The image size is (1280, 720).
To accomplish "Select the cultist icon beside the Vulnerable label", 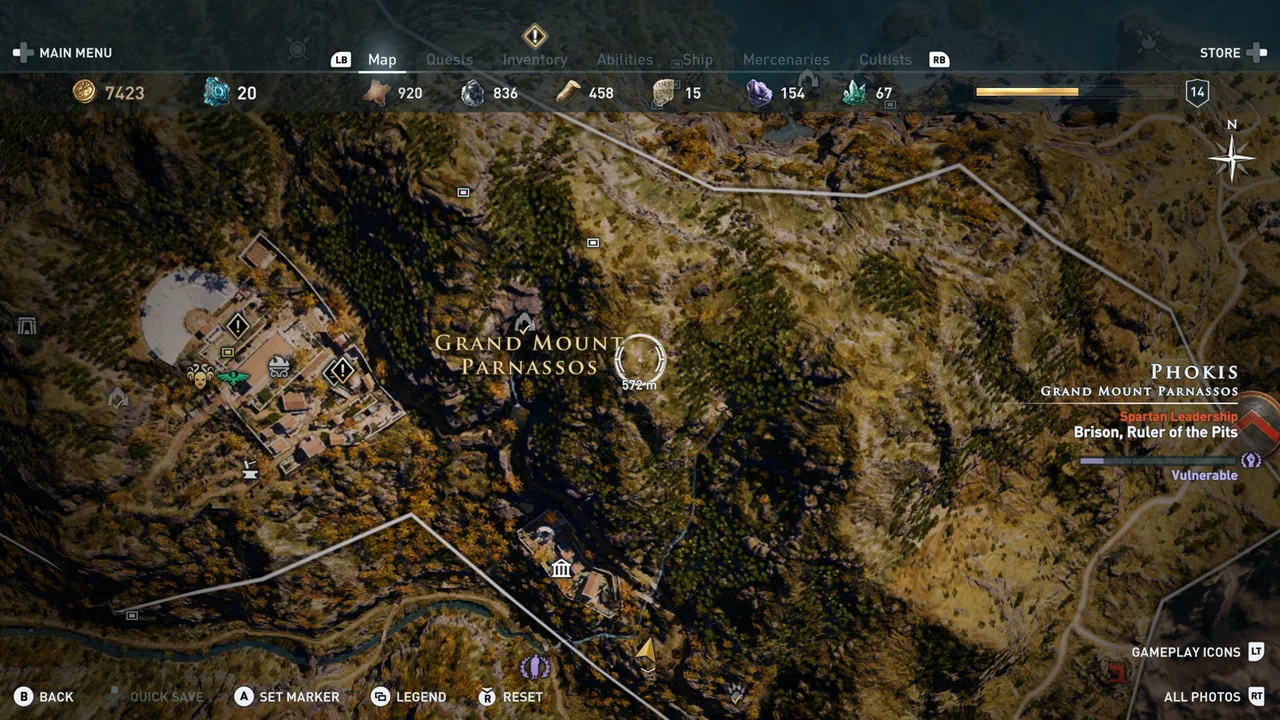I will [1251, 459].
